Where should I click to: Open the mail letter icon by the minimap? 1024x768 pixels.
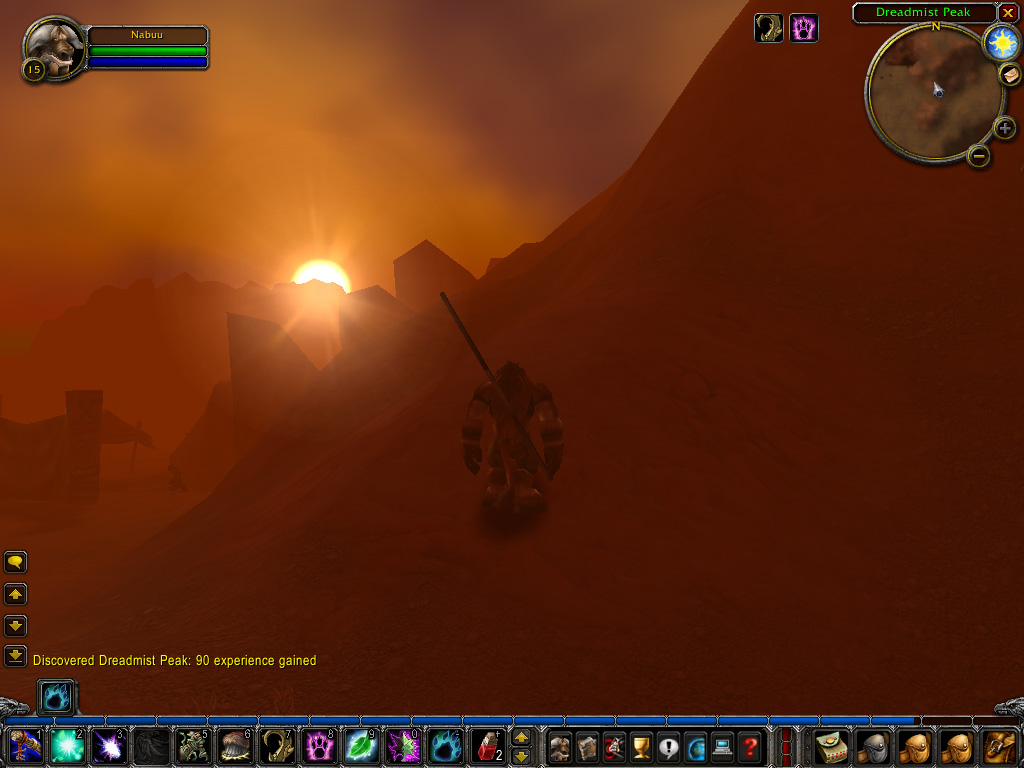(x=1009, y=76)
